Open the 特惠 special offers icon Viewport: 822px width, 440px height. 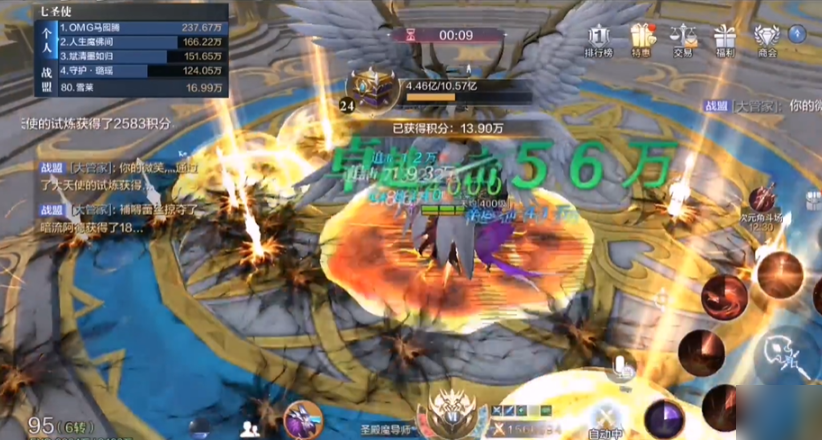pyautogui.click(x=641, y=39)
